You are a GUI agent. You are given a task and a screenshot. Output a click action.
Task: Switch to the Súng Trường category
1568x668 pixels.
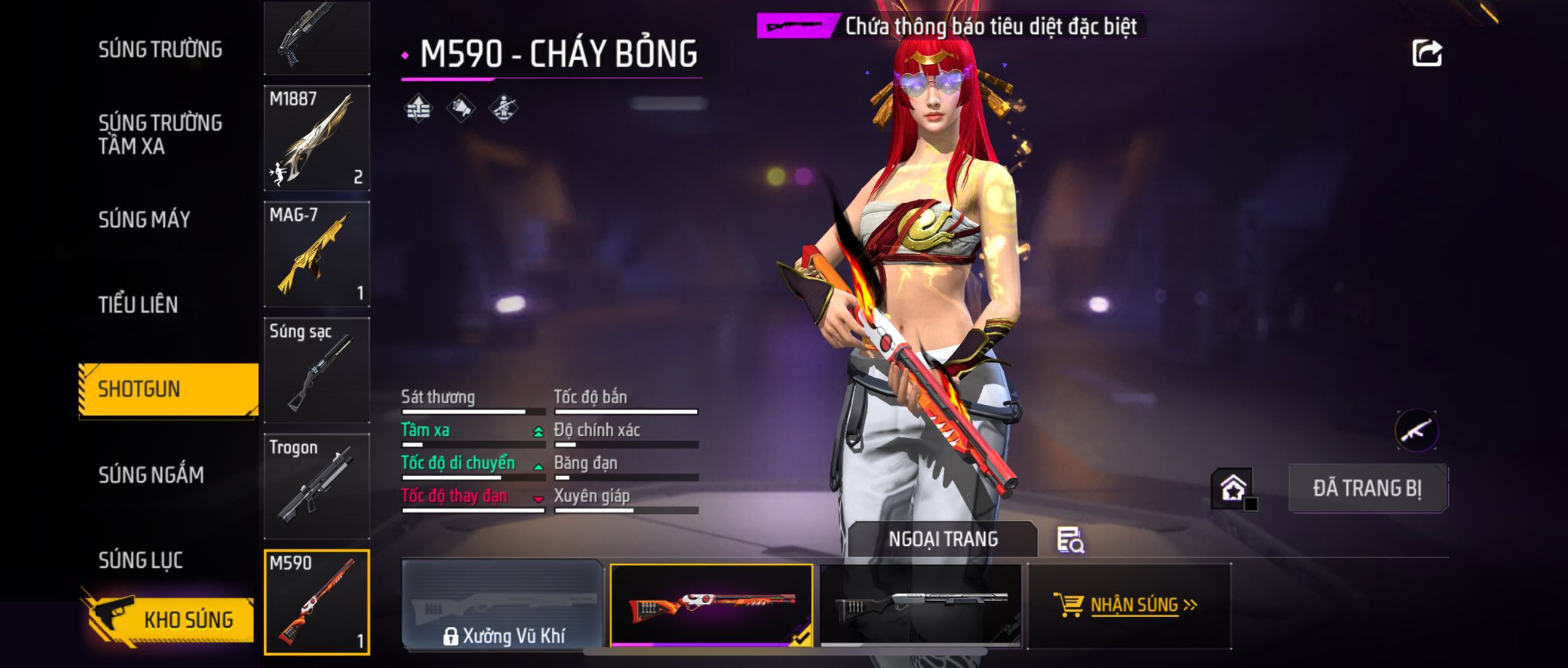click(160, 49)
